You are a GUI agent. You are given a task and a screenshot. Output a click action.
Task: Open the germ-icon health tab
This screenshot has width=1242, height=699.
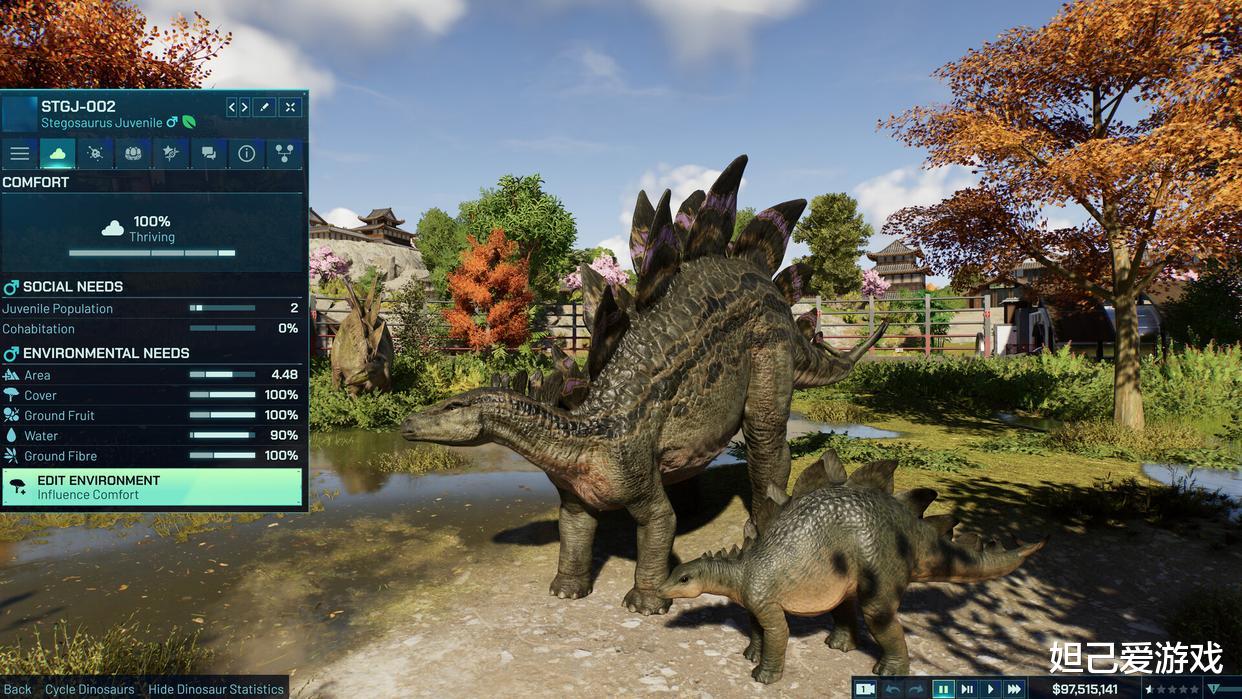click(x=96, y=153)
